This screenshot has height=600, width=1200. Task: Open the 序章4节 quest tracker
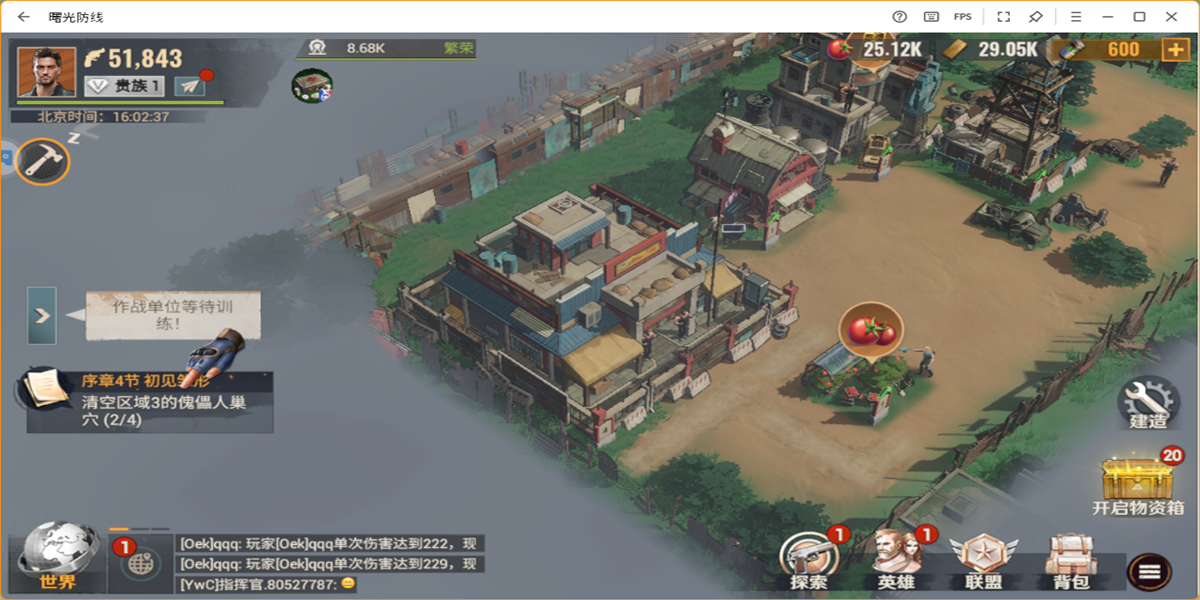click(150, 402)
